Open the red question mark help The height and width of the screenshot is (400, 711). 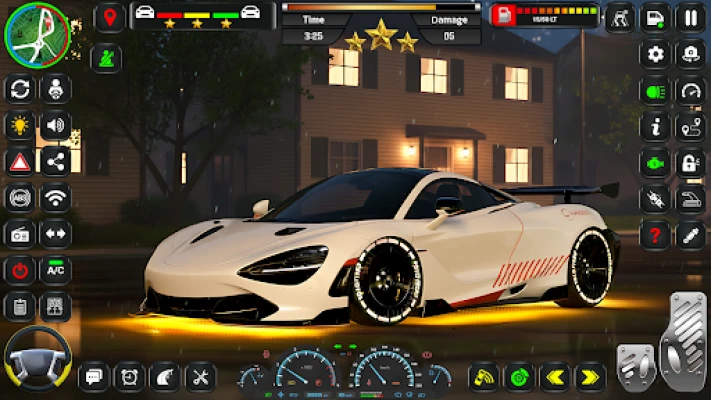tap(656, 236)
